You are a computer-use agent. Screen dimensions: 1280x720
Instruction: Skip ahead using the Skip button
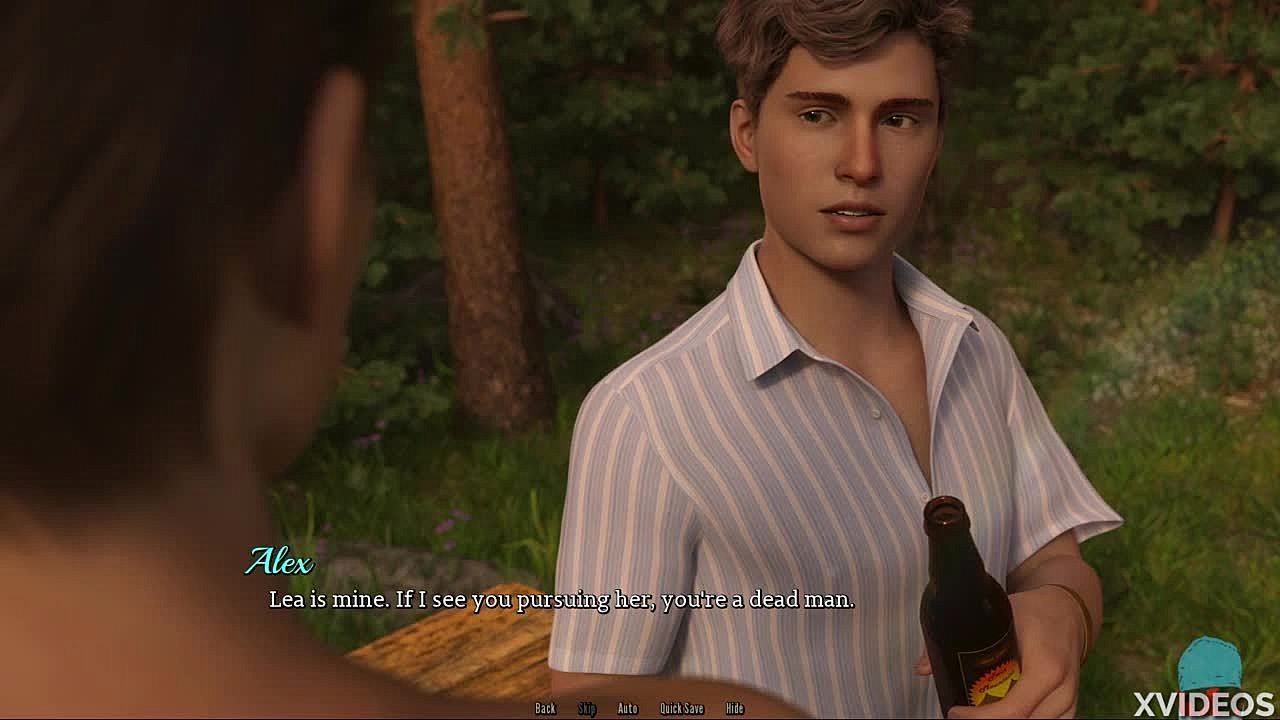[x=587, y=708]
